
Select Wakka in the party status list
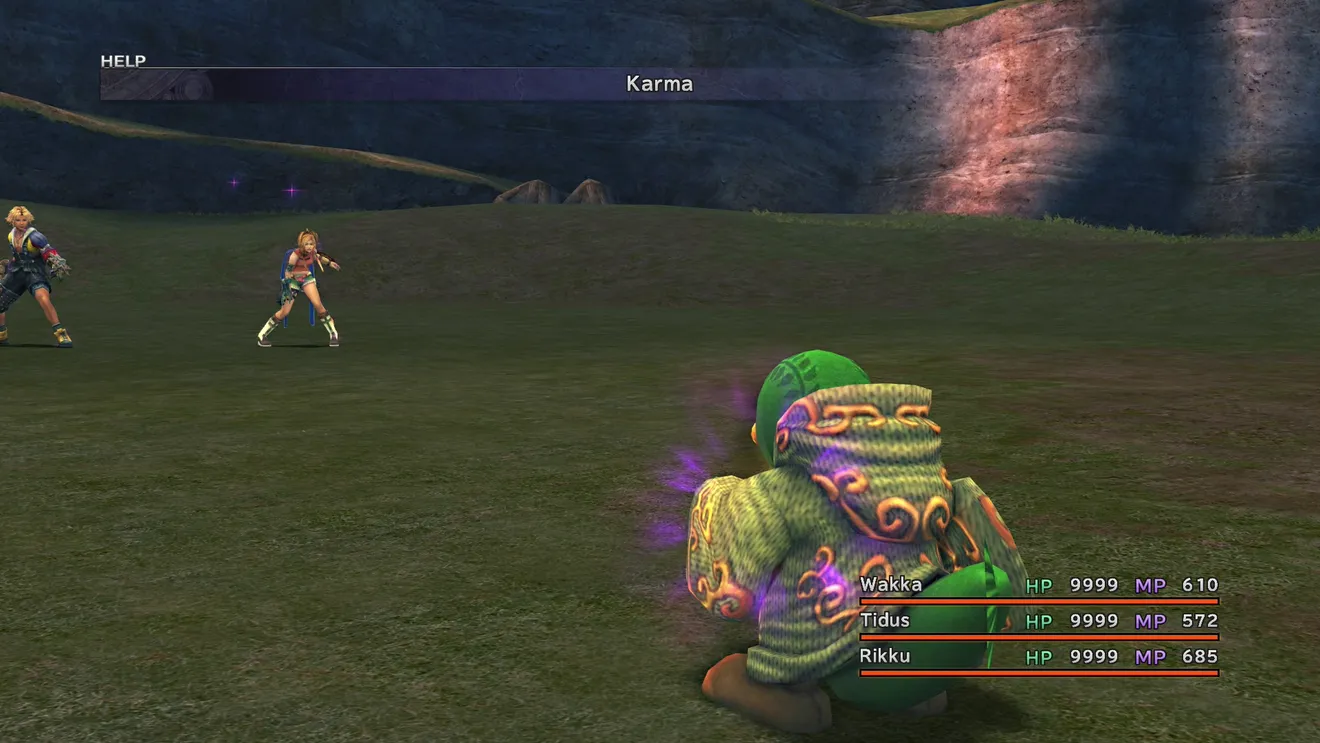891,585
